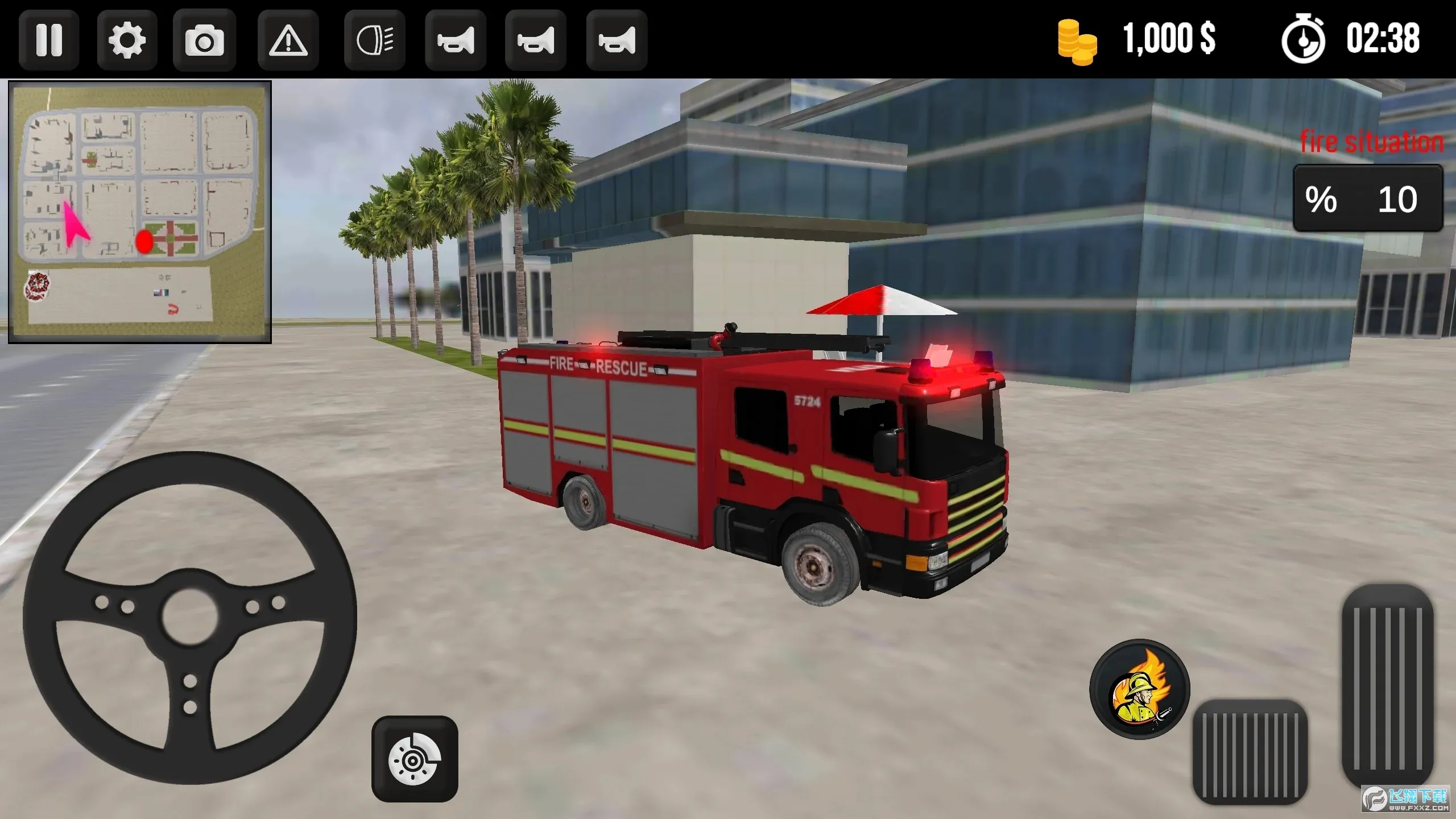Sound the third horn
Image resolution: width=1456 pixels, height=819 pixels.
click(x=617, y=40)
